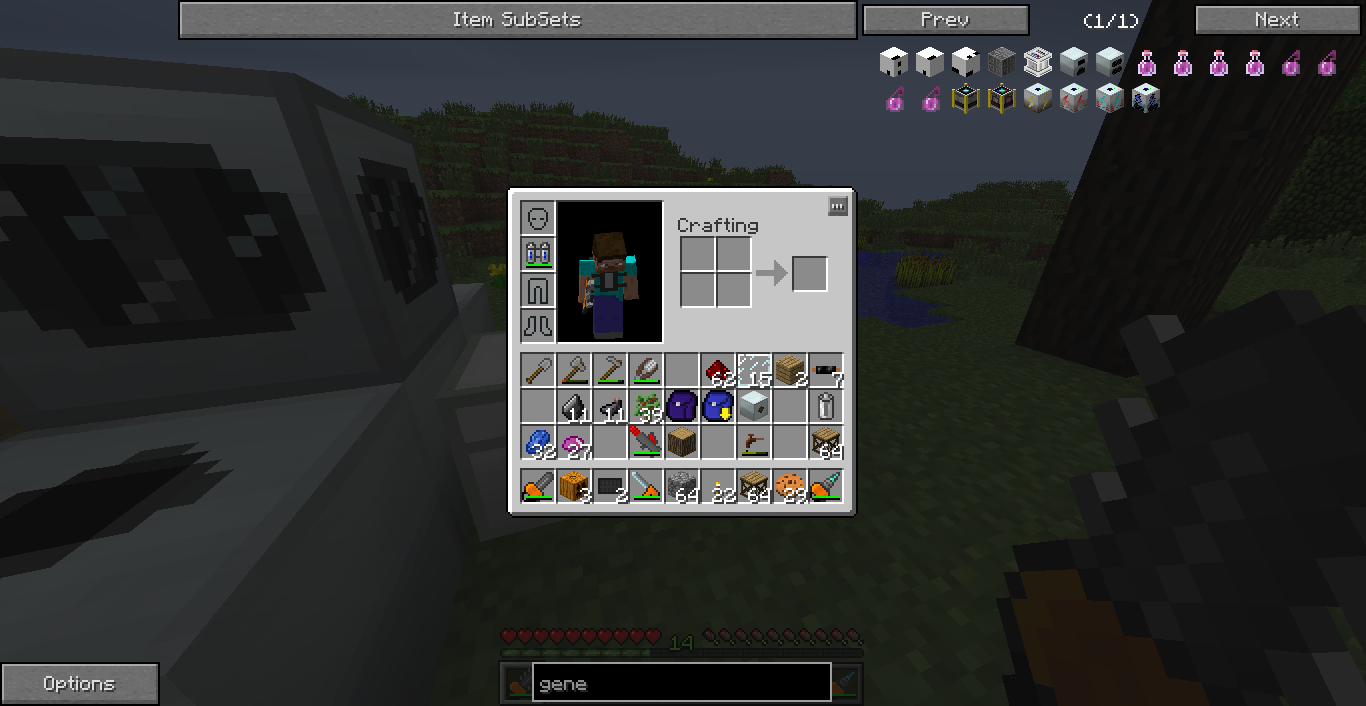1366x706 pixels.
Task: Select the cobblestone stack in the hotbar
Action: pos(682,487)
